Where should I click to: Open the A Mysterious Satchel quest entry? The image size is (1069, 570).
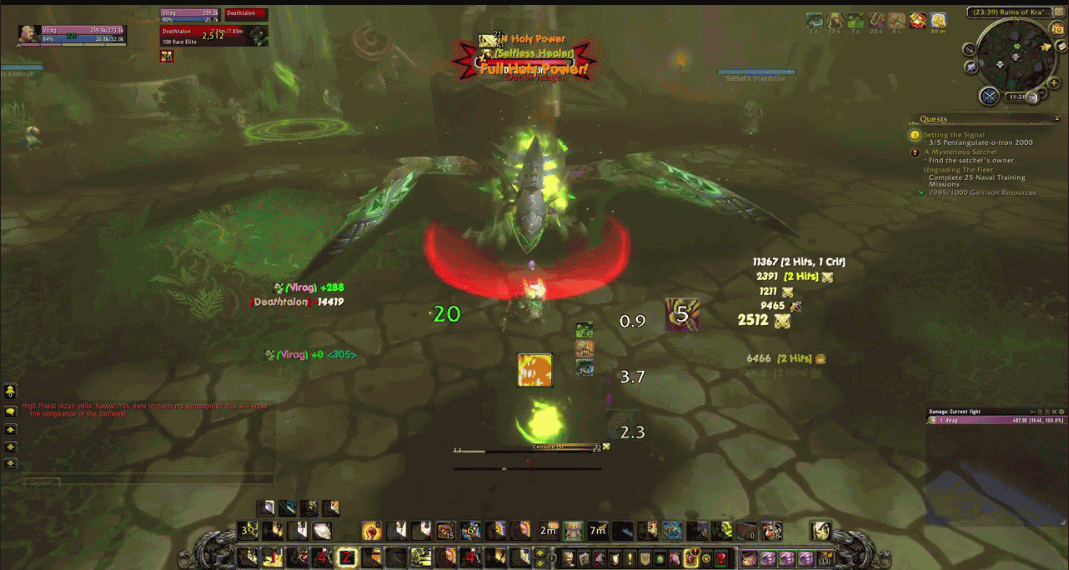(x=961, y=152)
